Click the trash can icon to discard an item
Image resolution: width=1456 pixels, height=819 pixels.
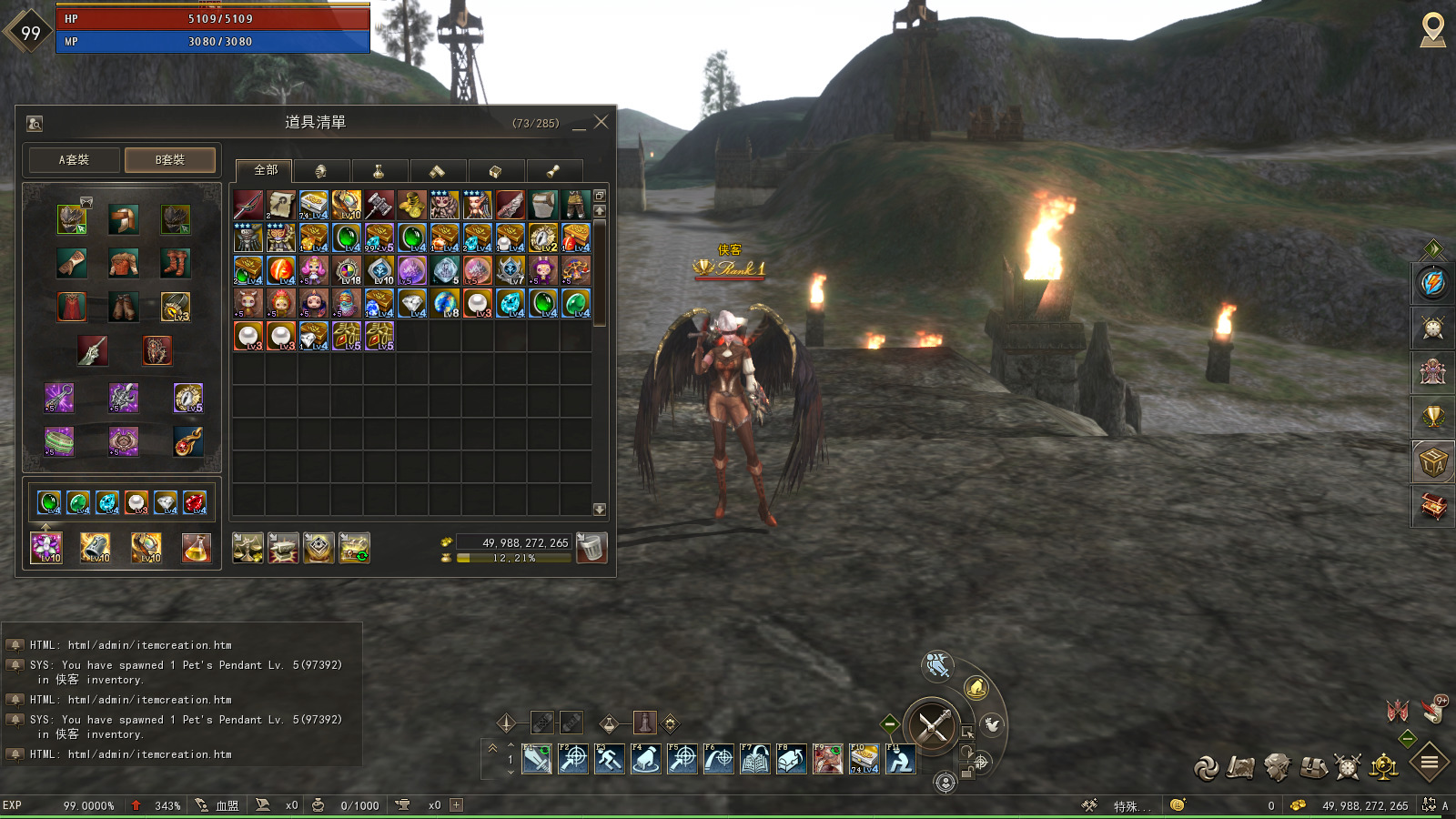[591, 546]
